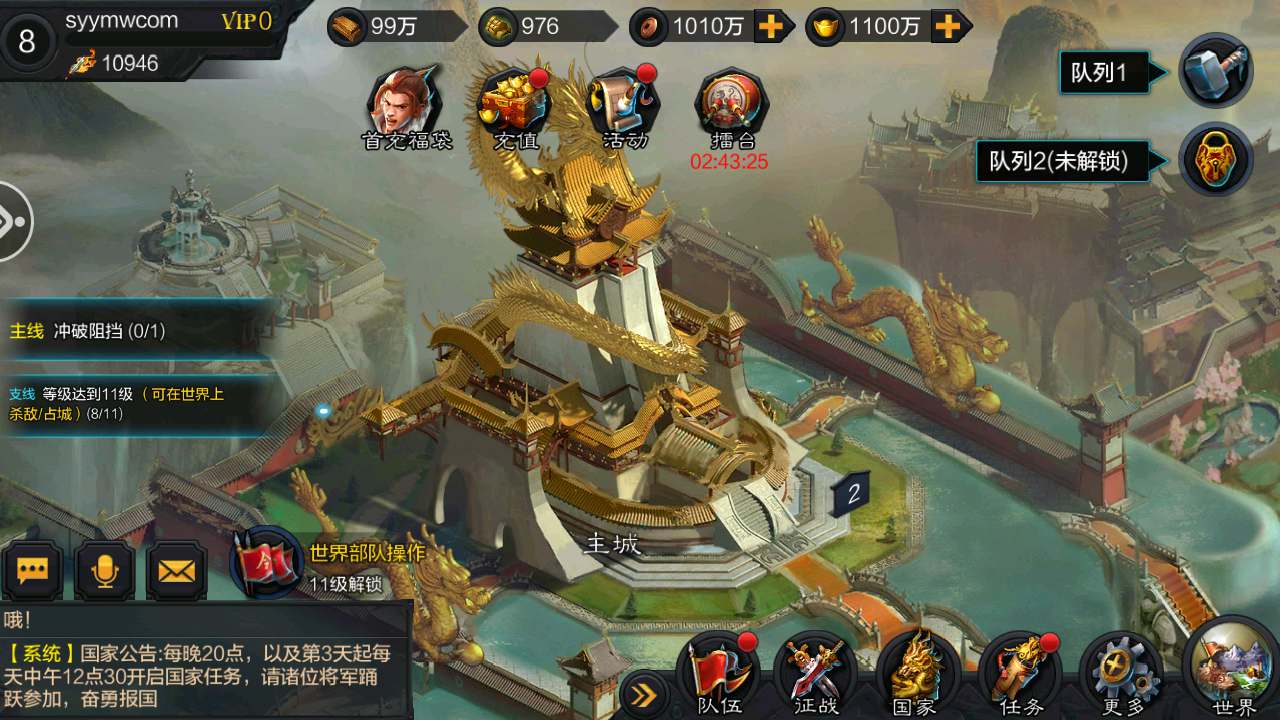Screen dimensions: 1280x720
Task: Go to the 世界 world map
Action: (x=1232, y=668)
